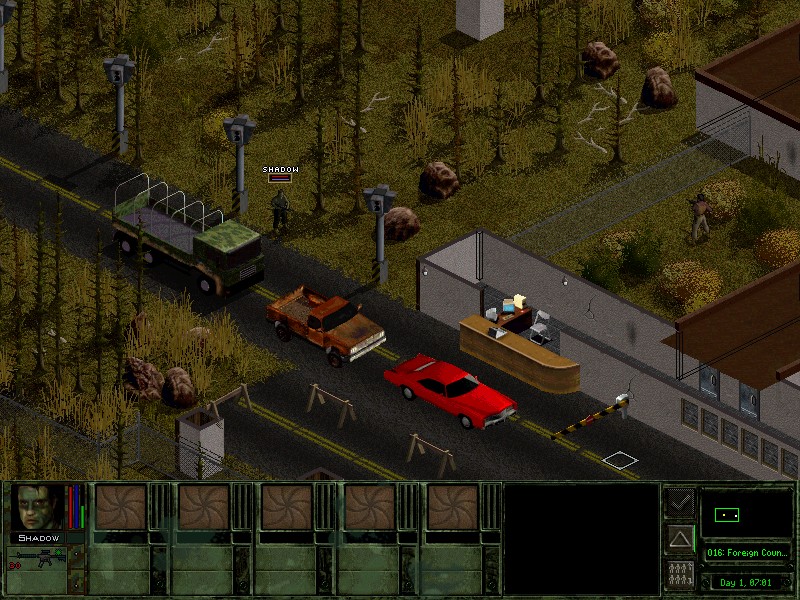Toggle the triangle roof view button
800x600 pixels.
click(x=680, y=539)
